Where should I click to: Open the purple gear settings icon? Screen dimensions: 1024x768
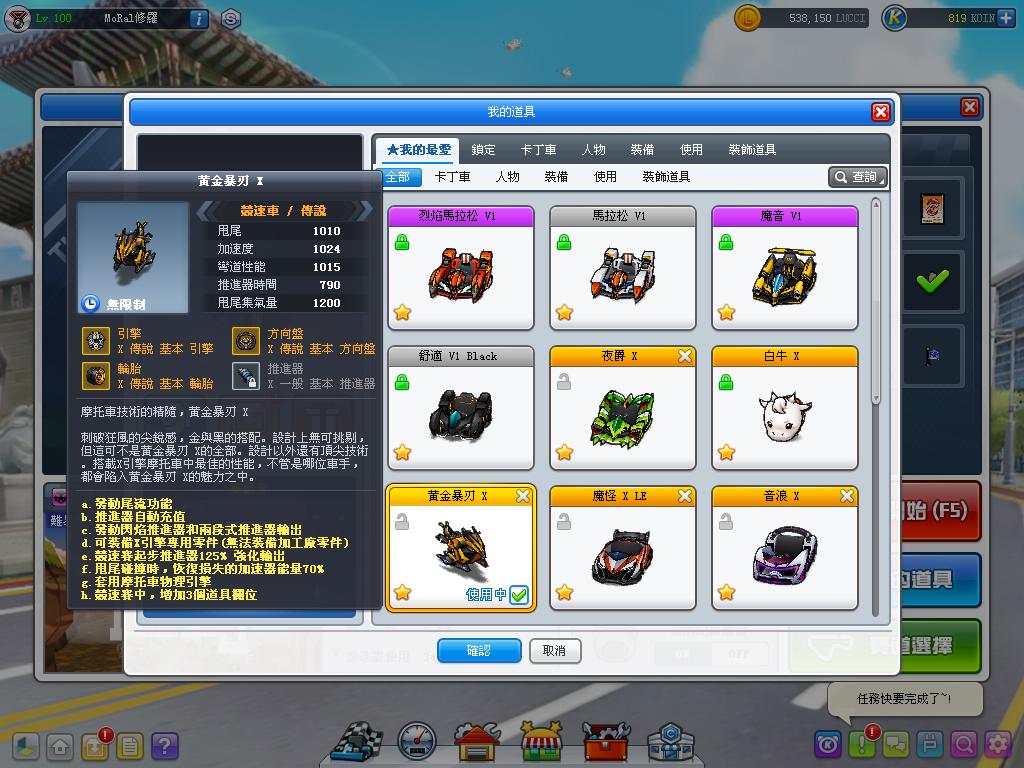[x=997, y=744]
